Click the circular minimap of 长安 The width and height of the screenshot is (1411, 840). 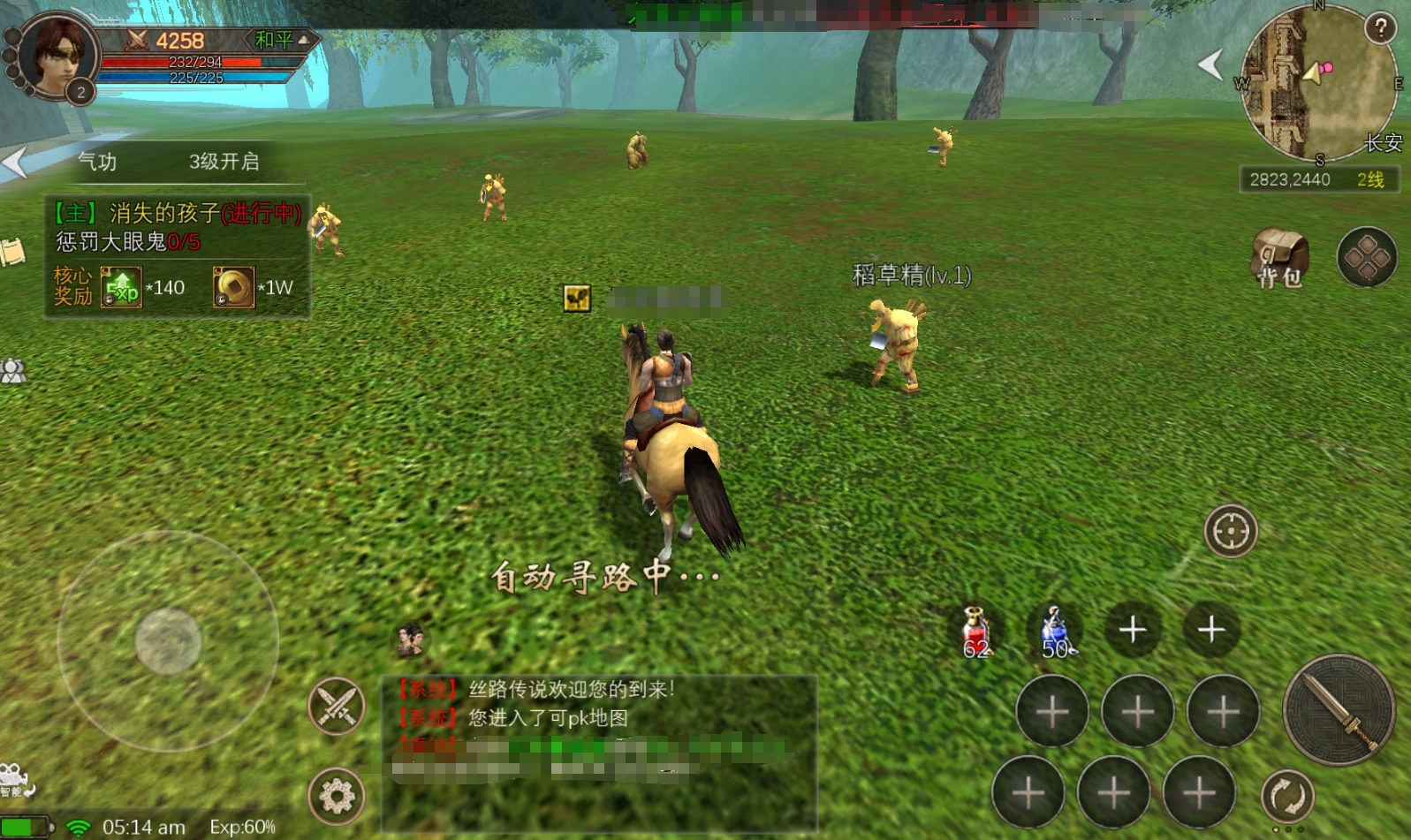tap(1318, 84)
